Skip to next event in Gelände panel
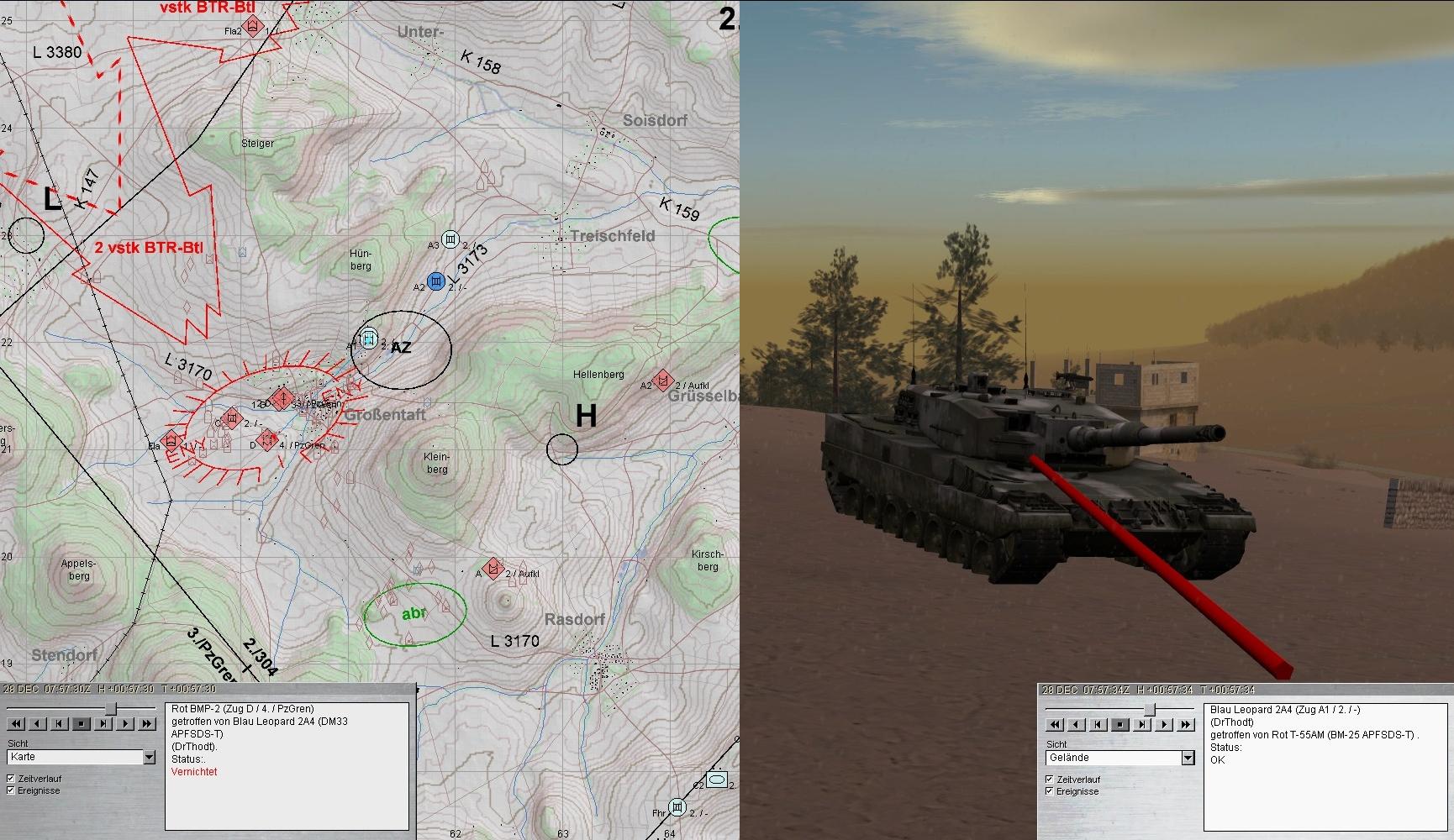The width and height of the screenshot is (1454, 840). [1142, 724]
